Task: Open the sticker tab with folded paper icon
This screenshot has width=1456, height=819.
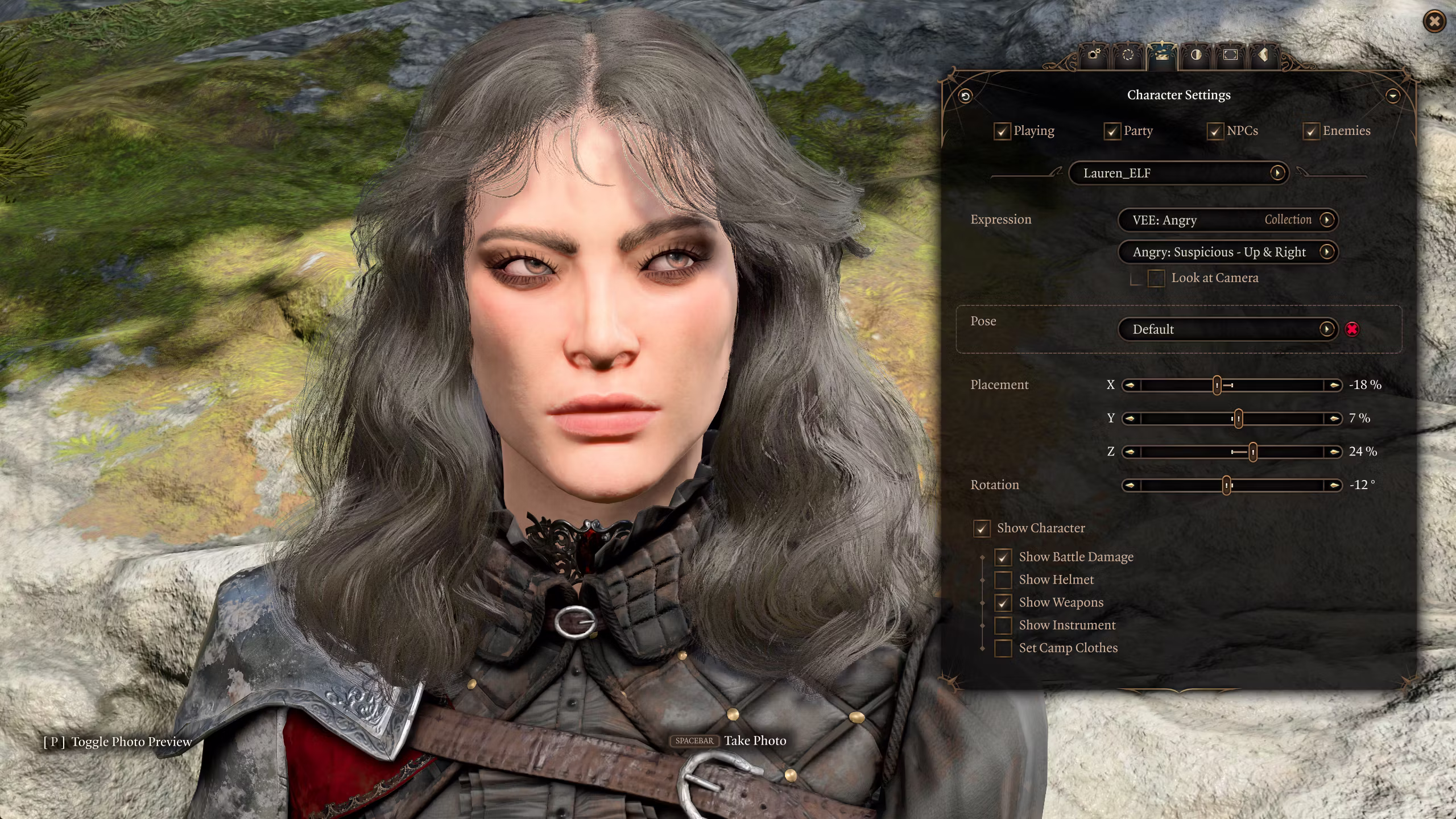Action: tap(1263, 55)
